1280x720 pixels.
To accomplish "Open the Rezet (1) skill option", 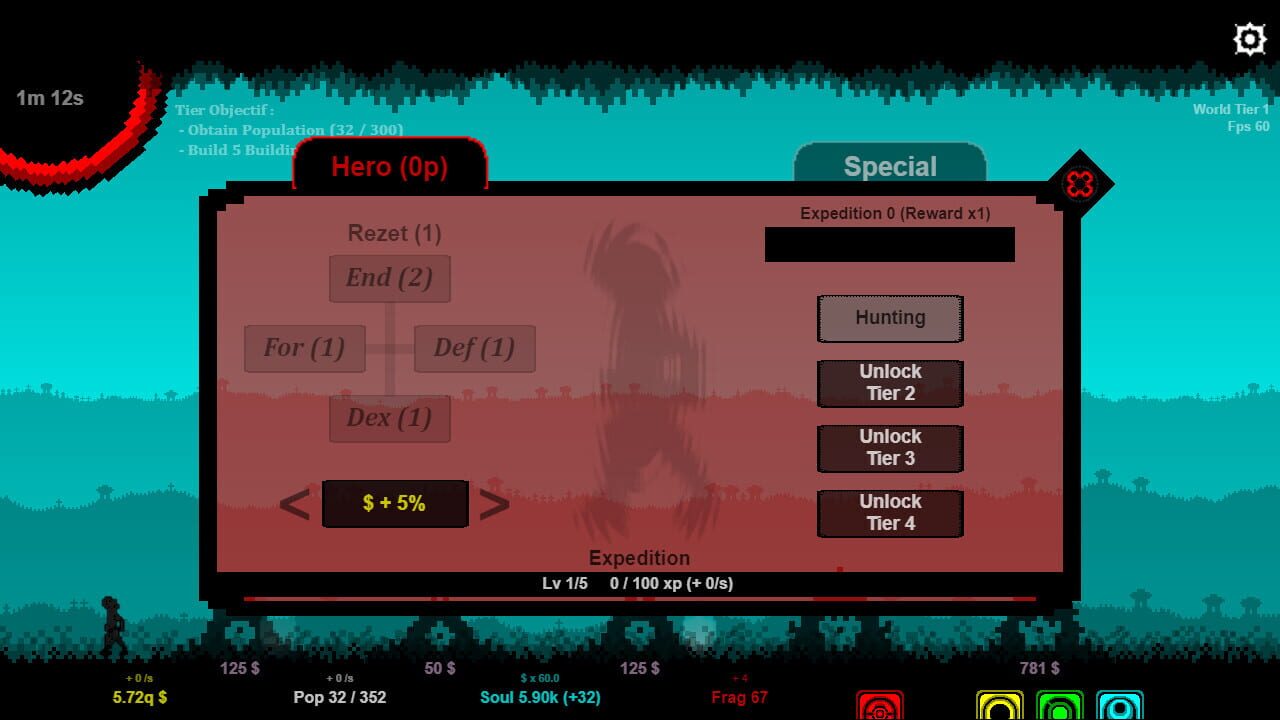I will (392, 233).
